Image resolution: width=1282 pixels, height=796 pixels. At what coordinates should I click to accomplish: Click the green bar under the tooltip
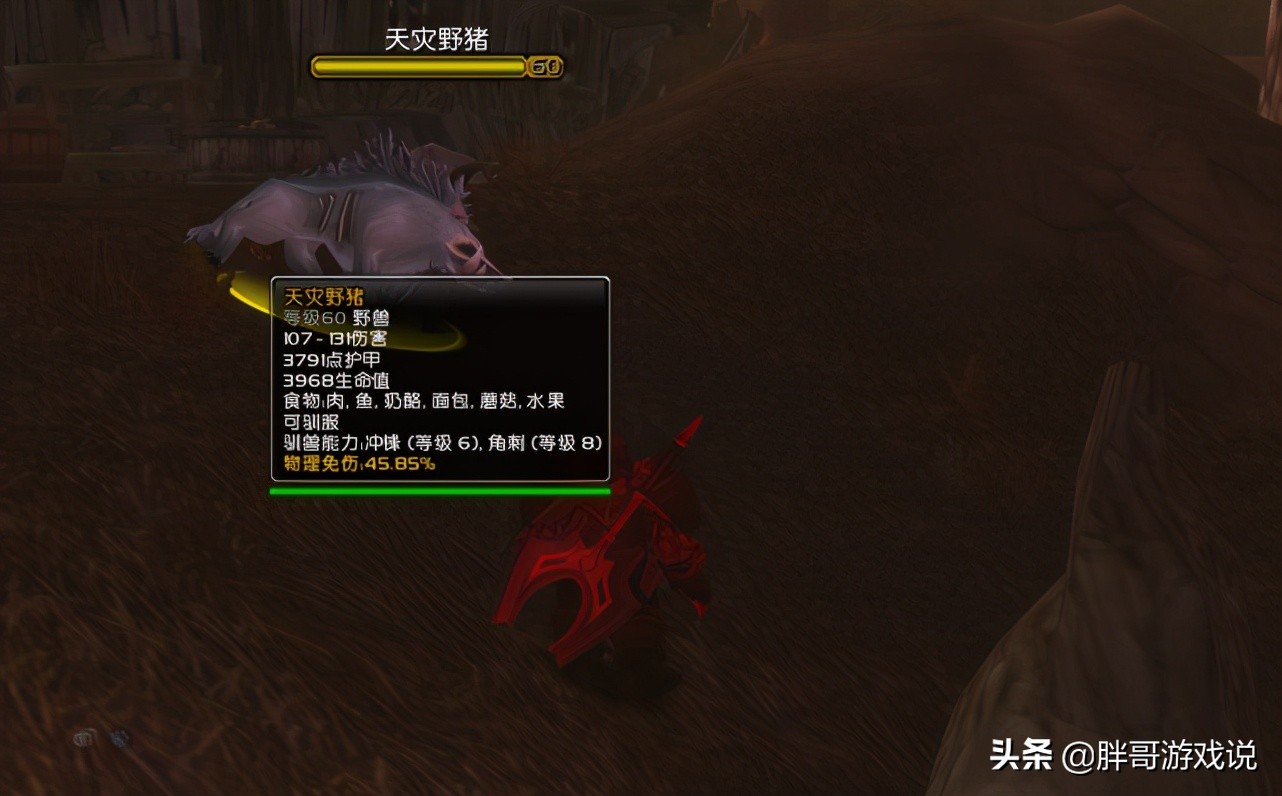click(440, 490)
